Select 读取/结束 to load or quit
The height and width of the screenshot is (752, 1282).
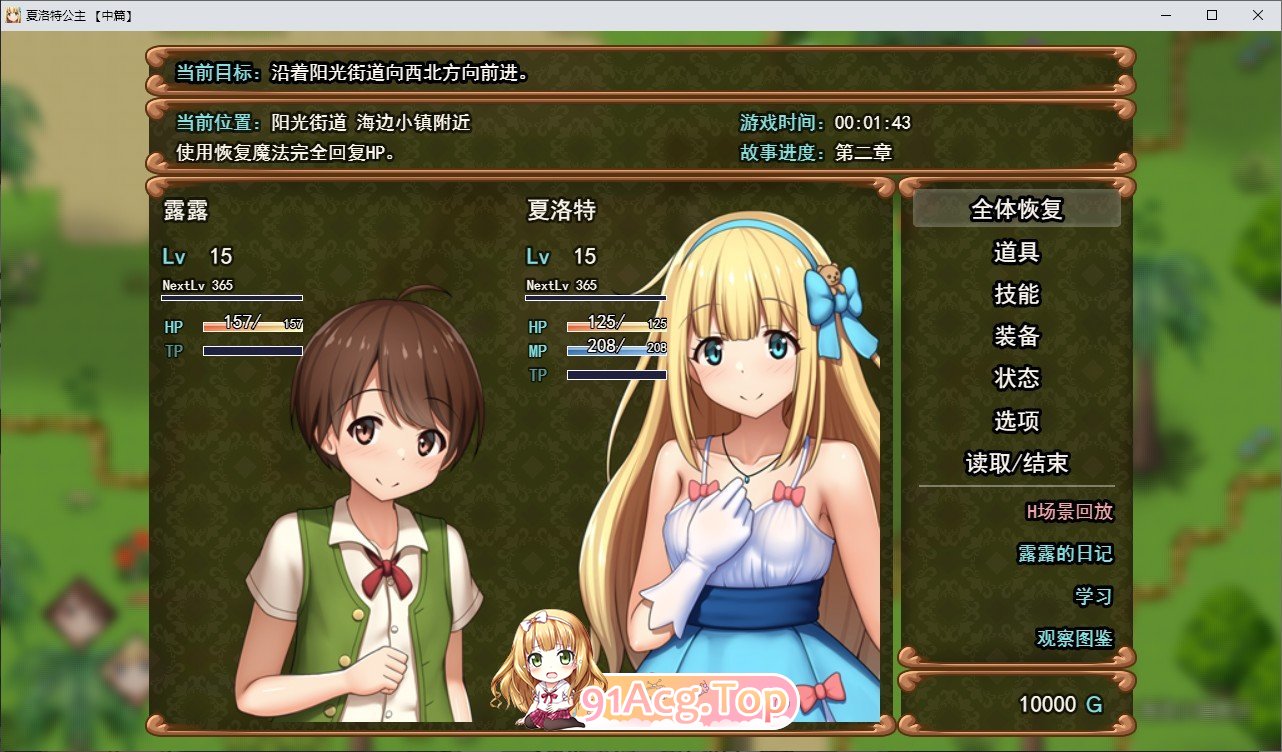[1017, 463]
